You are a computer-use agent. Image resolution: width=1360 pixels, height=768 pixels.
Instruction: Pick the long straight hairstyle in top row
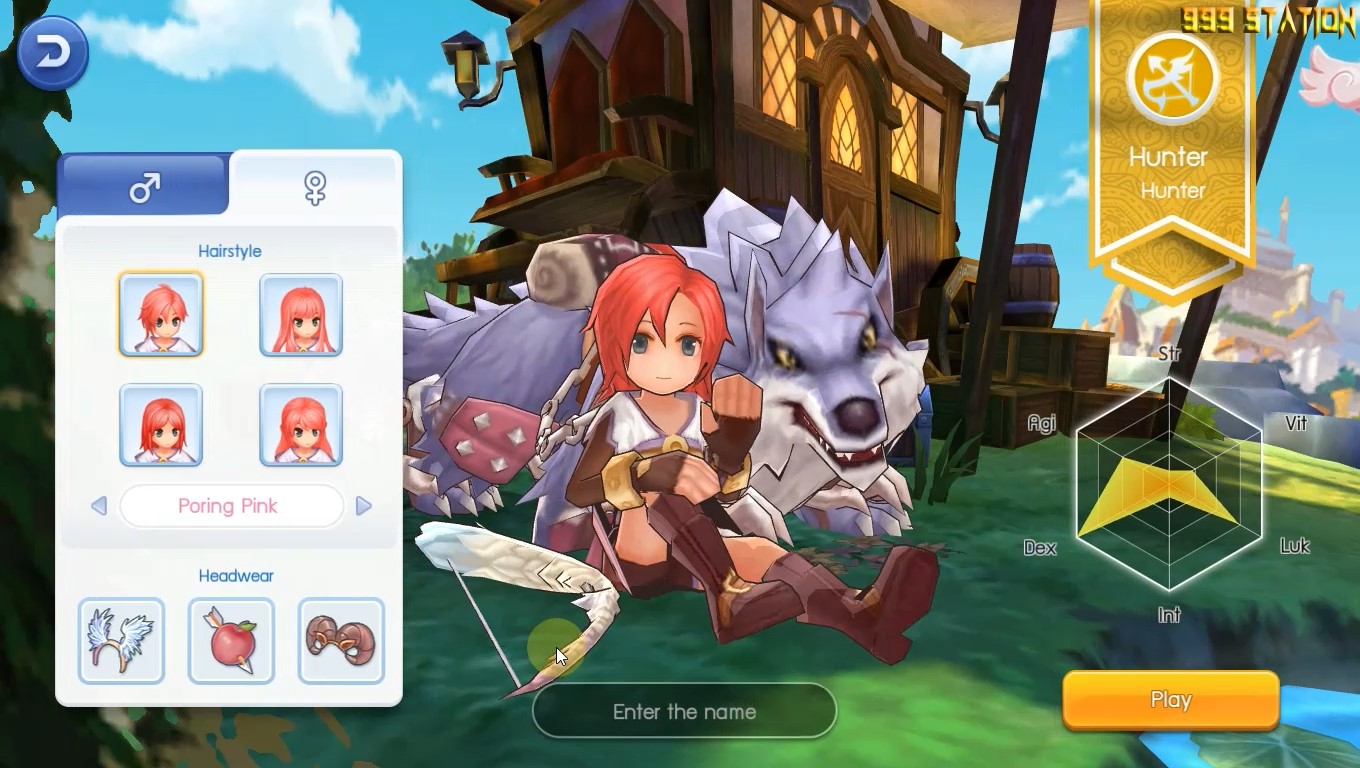(x=301, y=314)
